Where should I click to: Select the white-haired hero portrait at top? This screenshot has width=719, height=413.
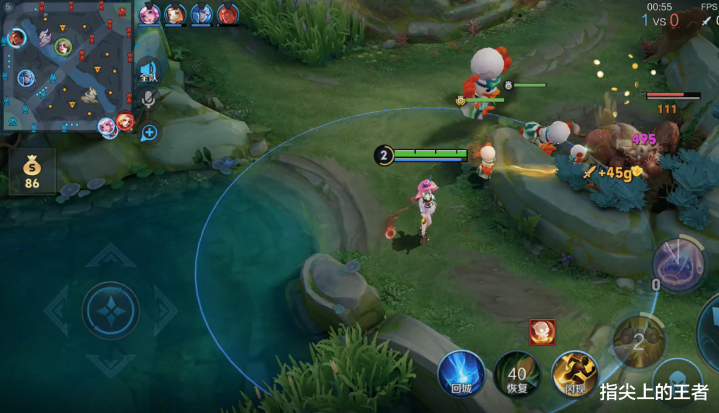point(175,14)
